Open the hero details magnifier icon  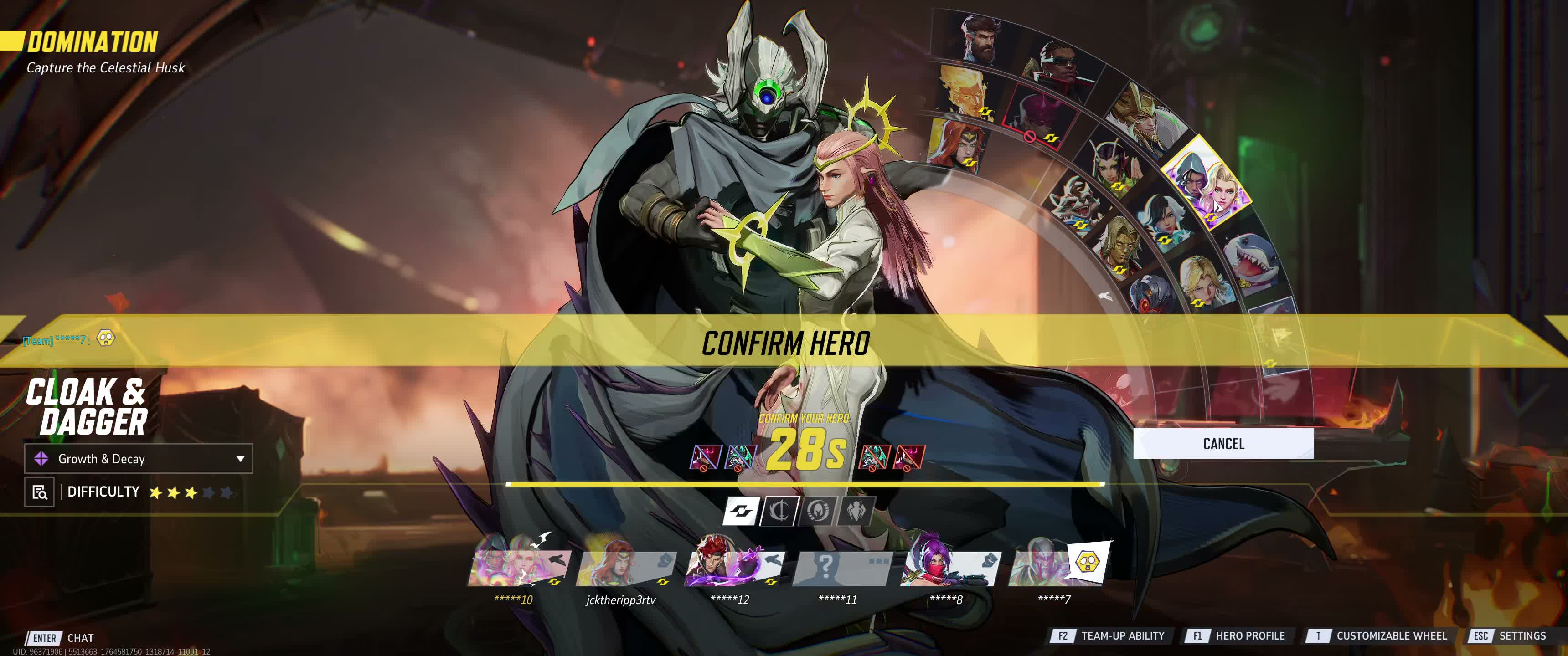40,492
